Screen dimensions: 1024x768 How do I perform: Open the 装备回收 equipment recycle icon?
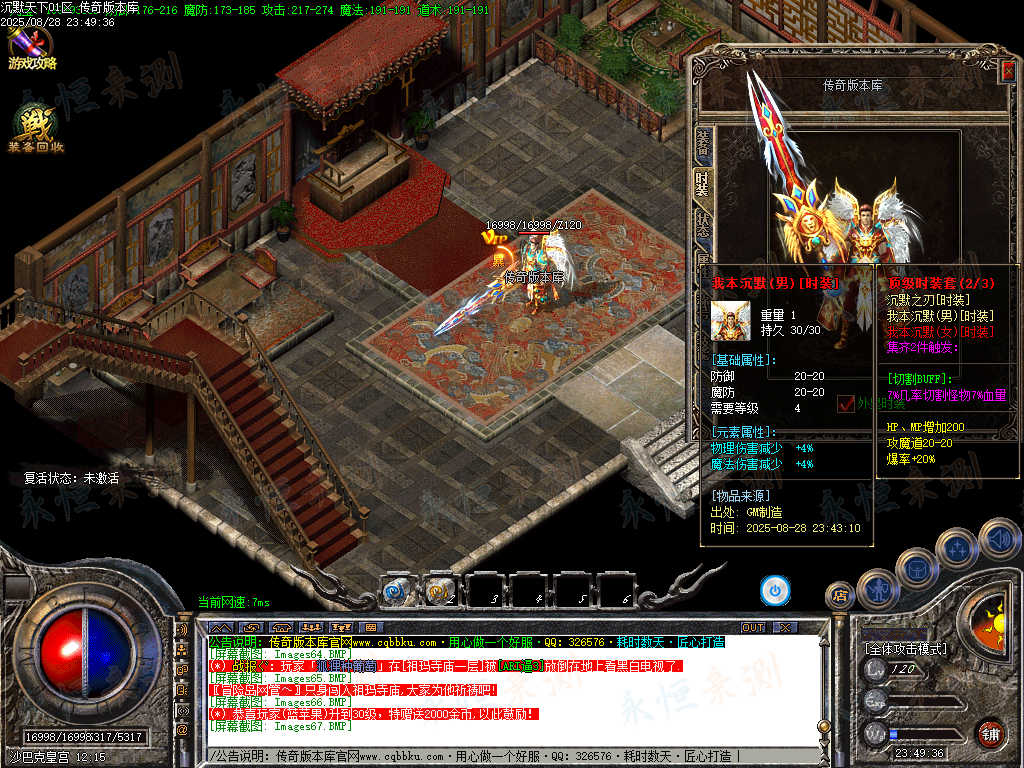point(35,129)
